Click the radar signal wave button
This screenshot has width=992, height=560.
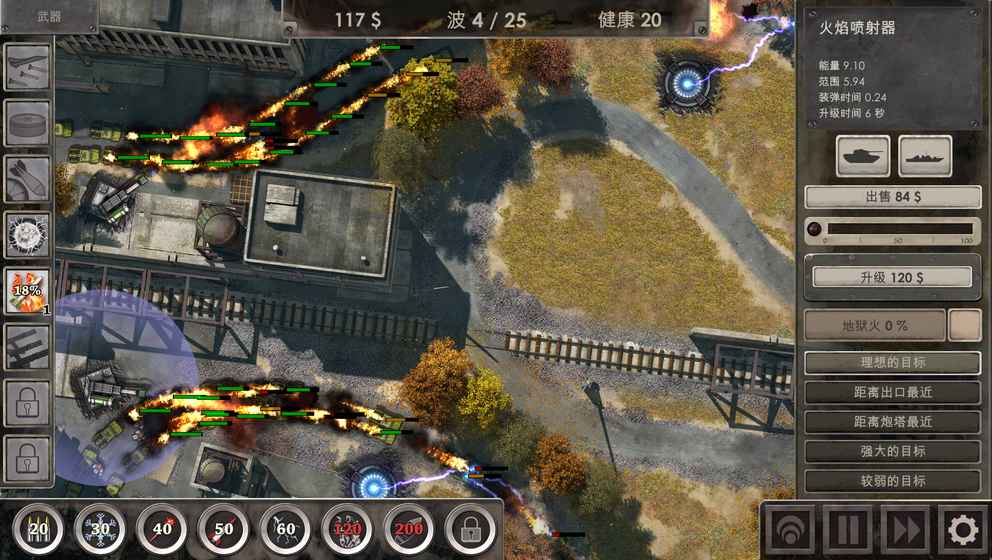point(788,530)
